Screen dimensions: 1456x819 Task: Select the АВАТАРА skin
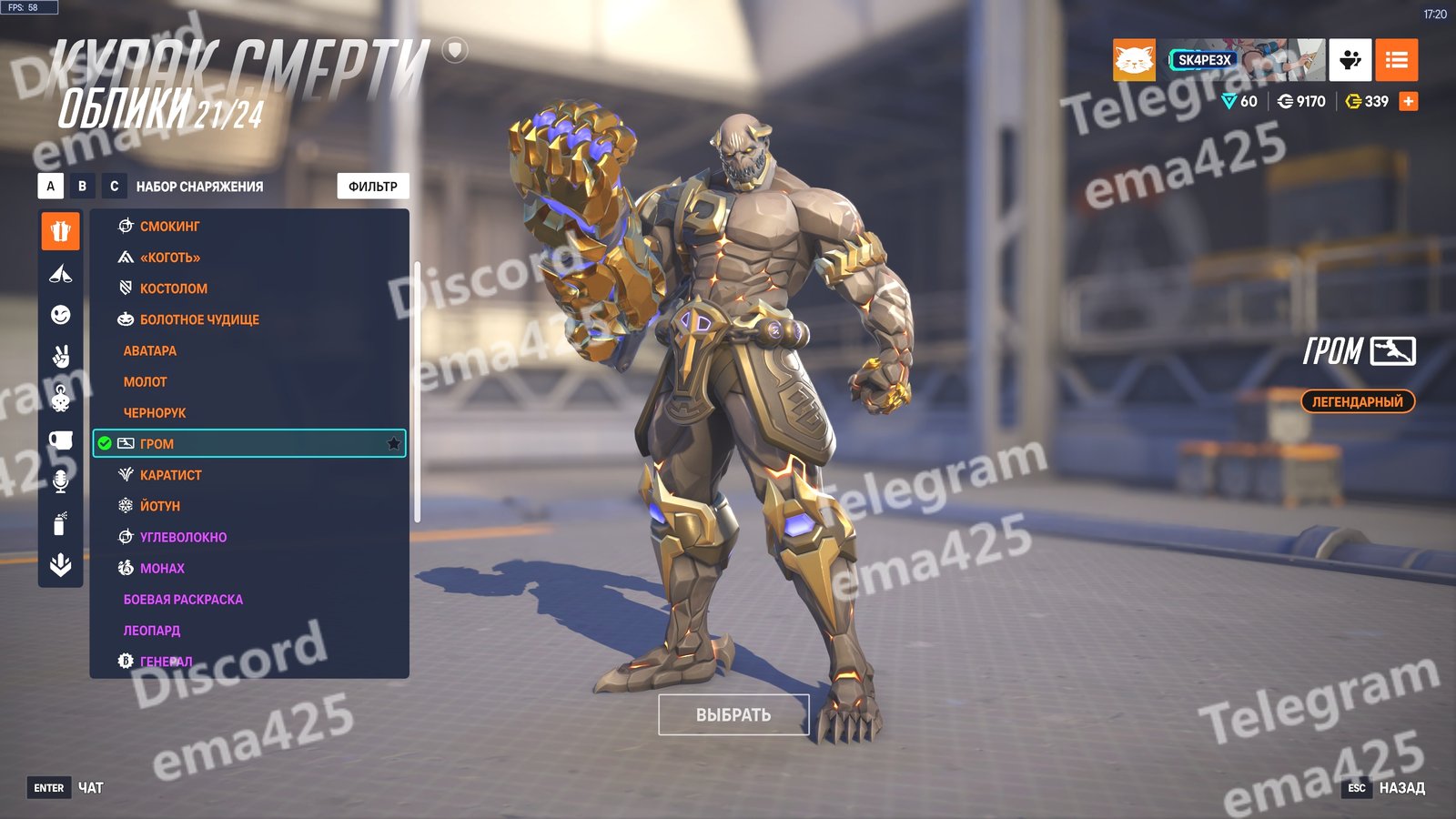coord(150,350)
